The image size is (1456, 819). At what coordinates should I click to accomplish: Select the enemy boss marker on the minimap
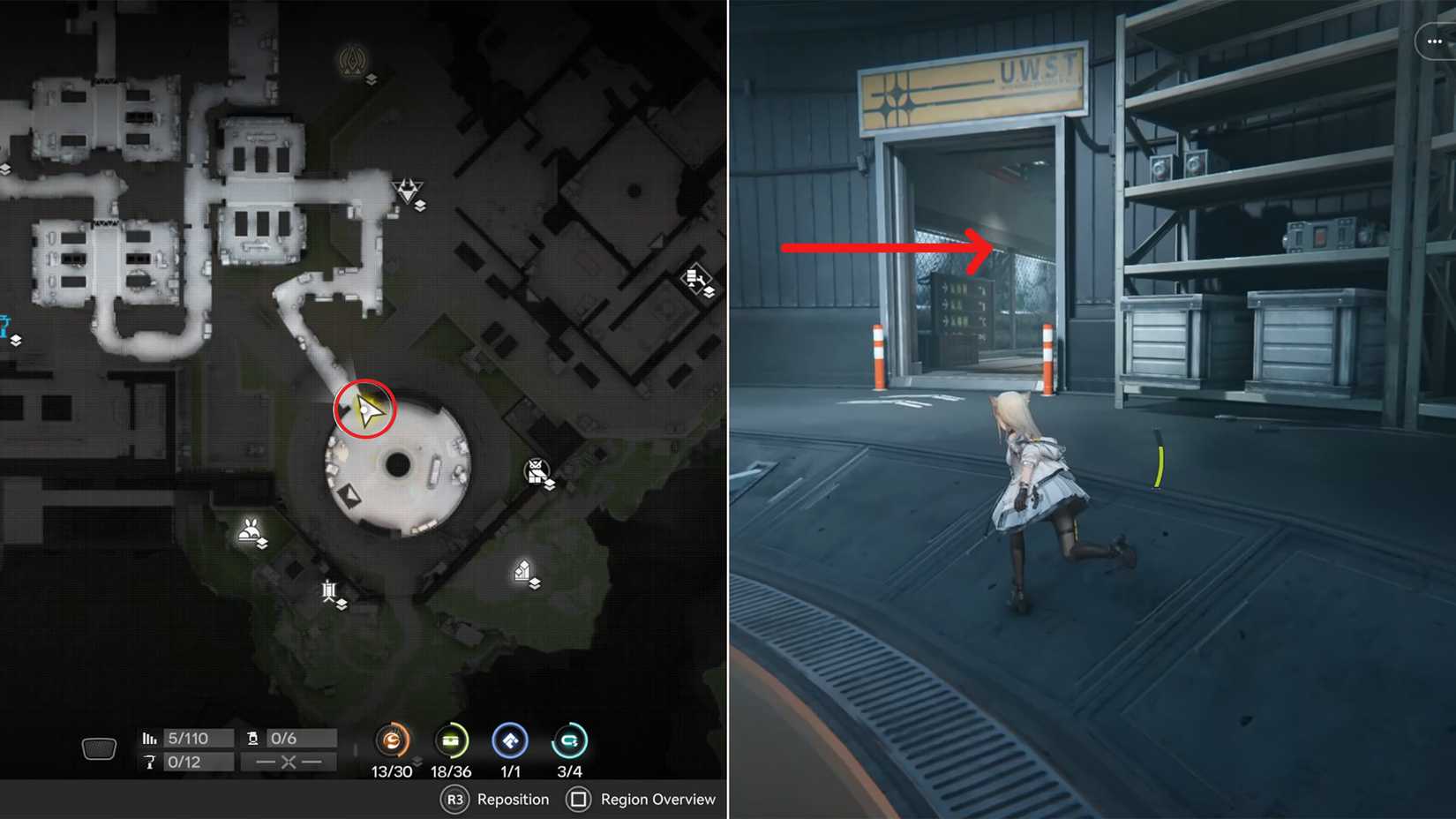(x=406, y=189)
